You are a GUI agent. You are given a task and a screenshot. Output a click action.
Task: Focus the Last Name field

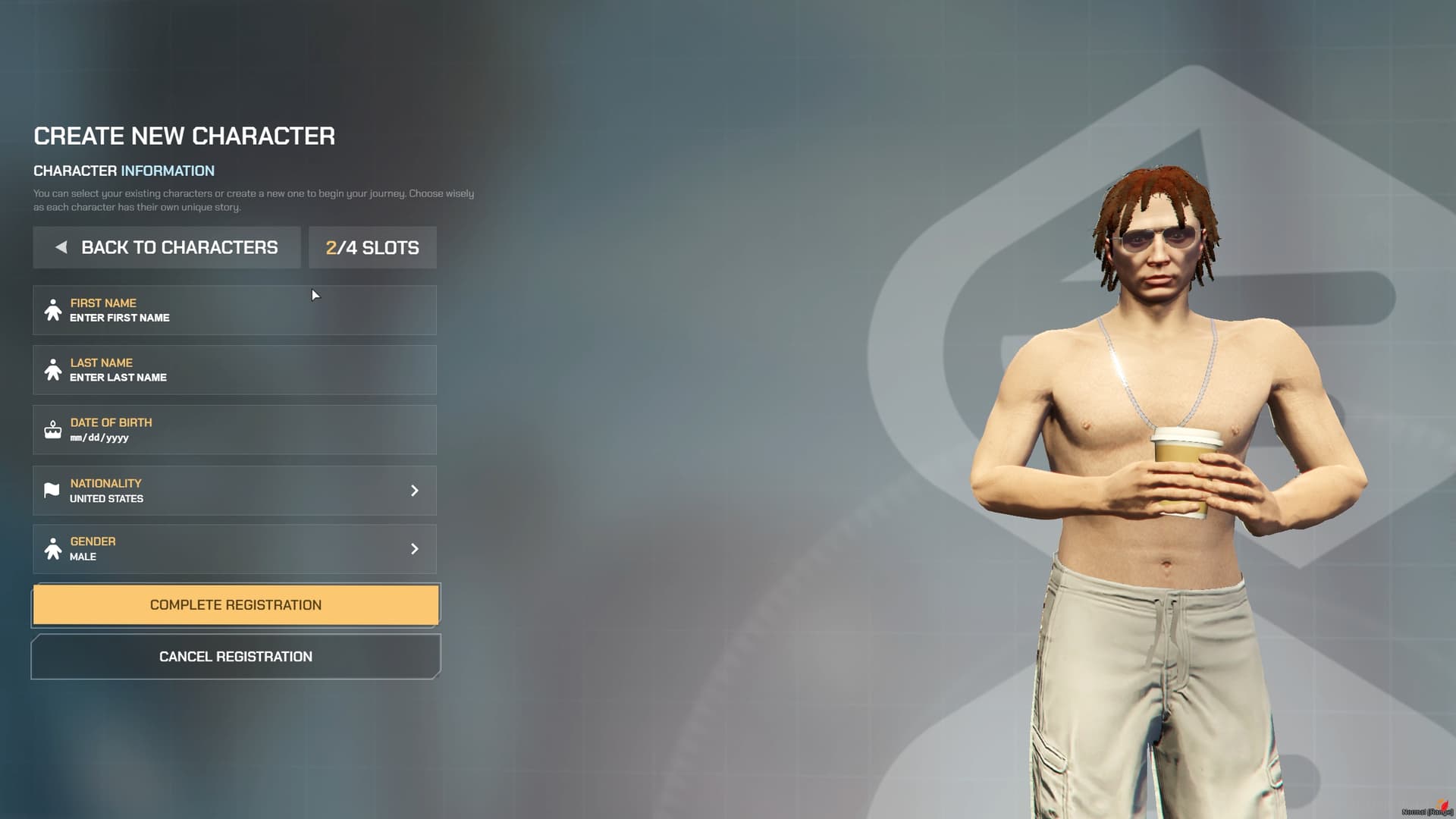pyautogui.click(x=235, y=370)
